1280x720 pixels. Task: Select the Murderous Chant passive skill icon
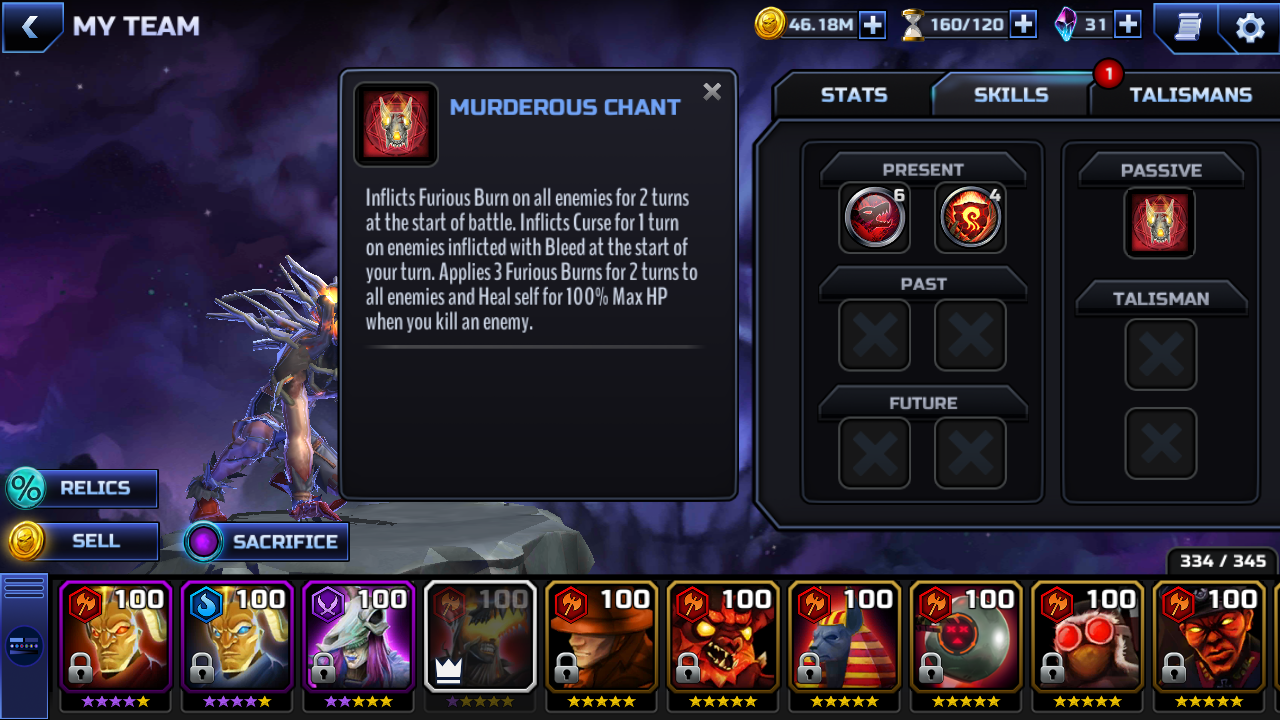[x=1160, y=222]
